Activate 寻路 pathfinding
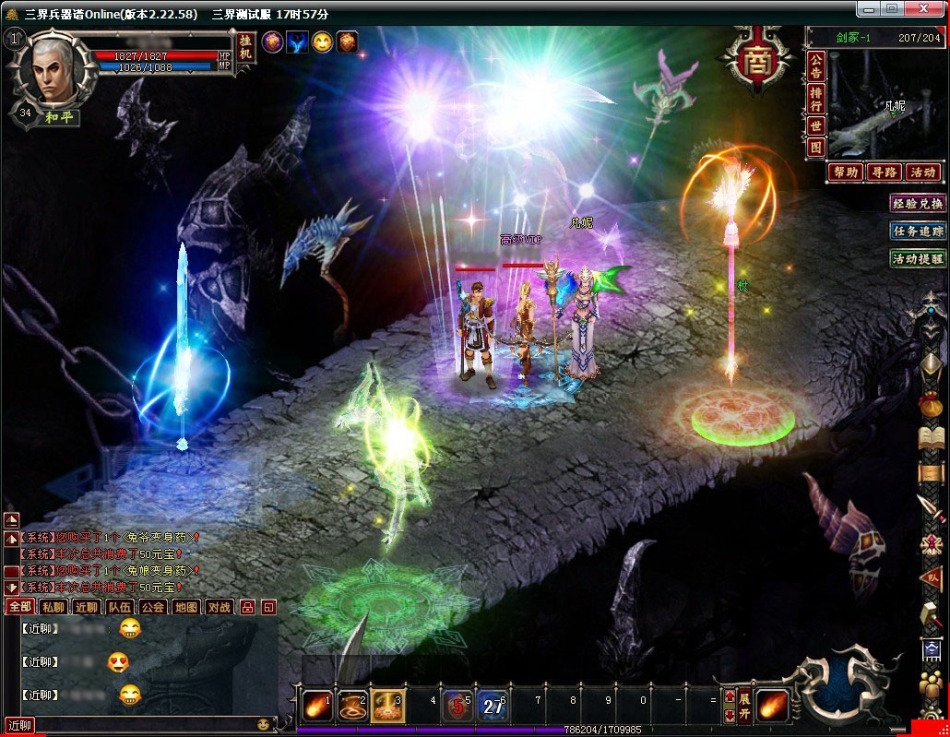Viewport: 950px width, 737px height. [x=883, y=172]
